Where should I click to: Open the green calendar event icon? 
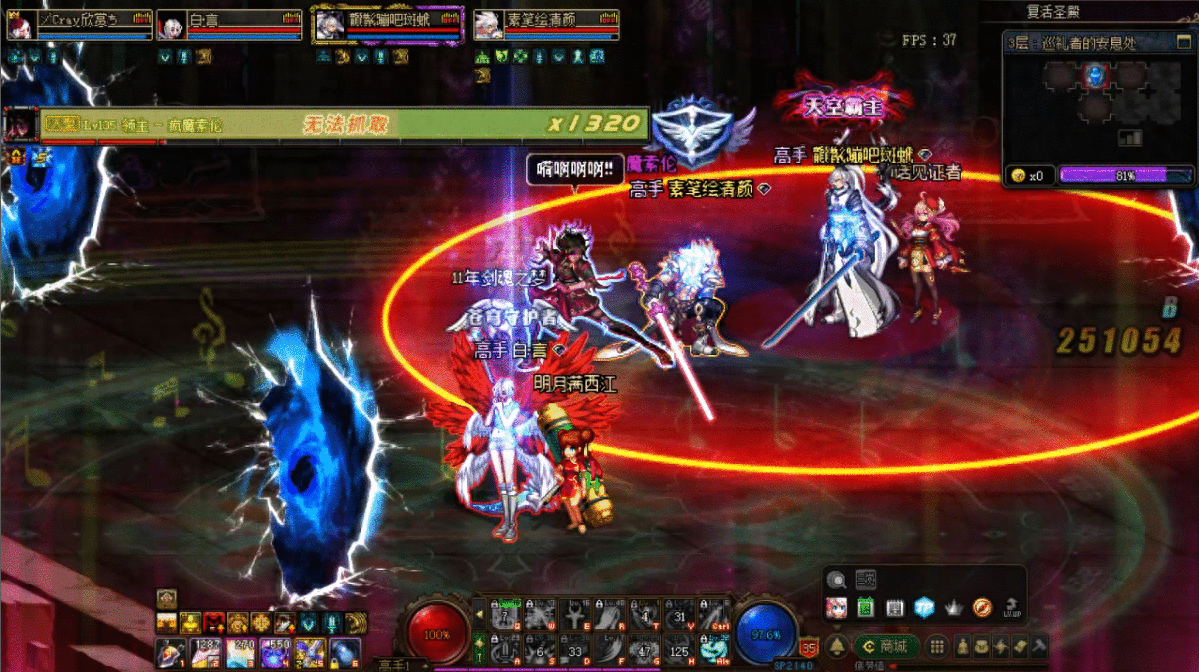tap(866, 607)
